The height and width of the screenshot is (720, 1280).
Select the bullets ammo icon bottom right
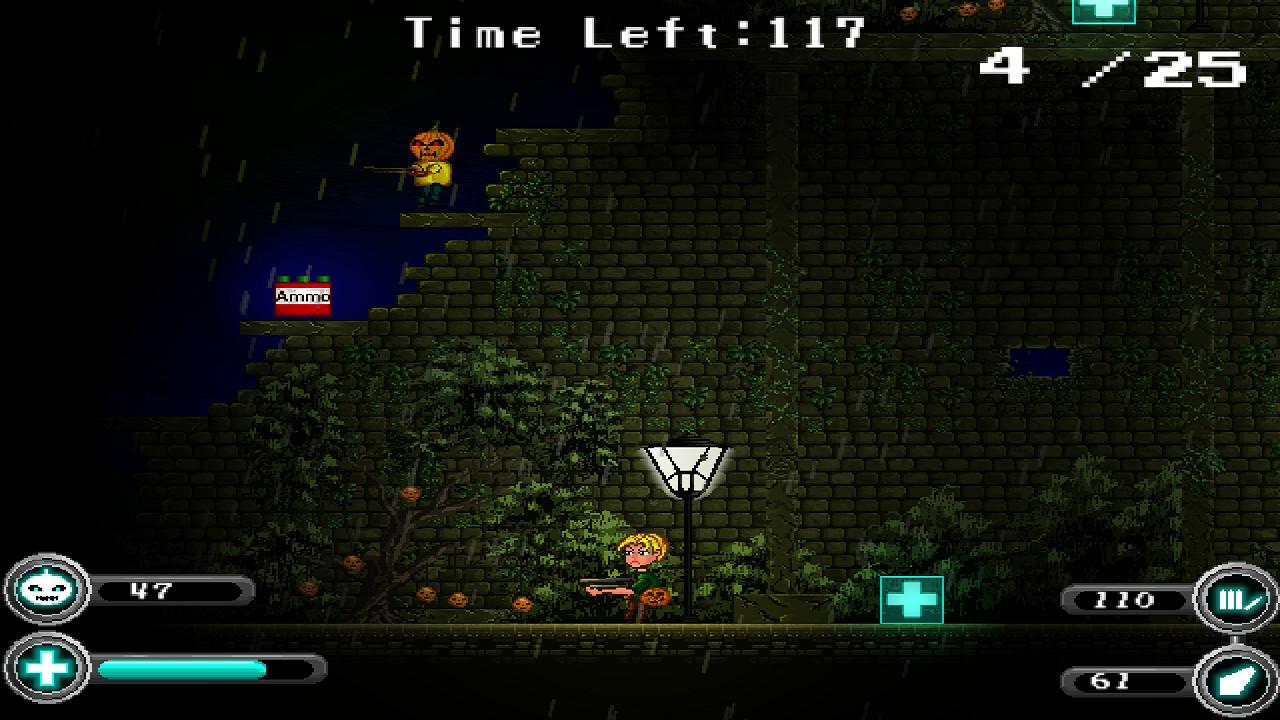pyautogui.click(x=1235, y=600)
